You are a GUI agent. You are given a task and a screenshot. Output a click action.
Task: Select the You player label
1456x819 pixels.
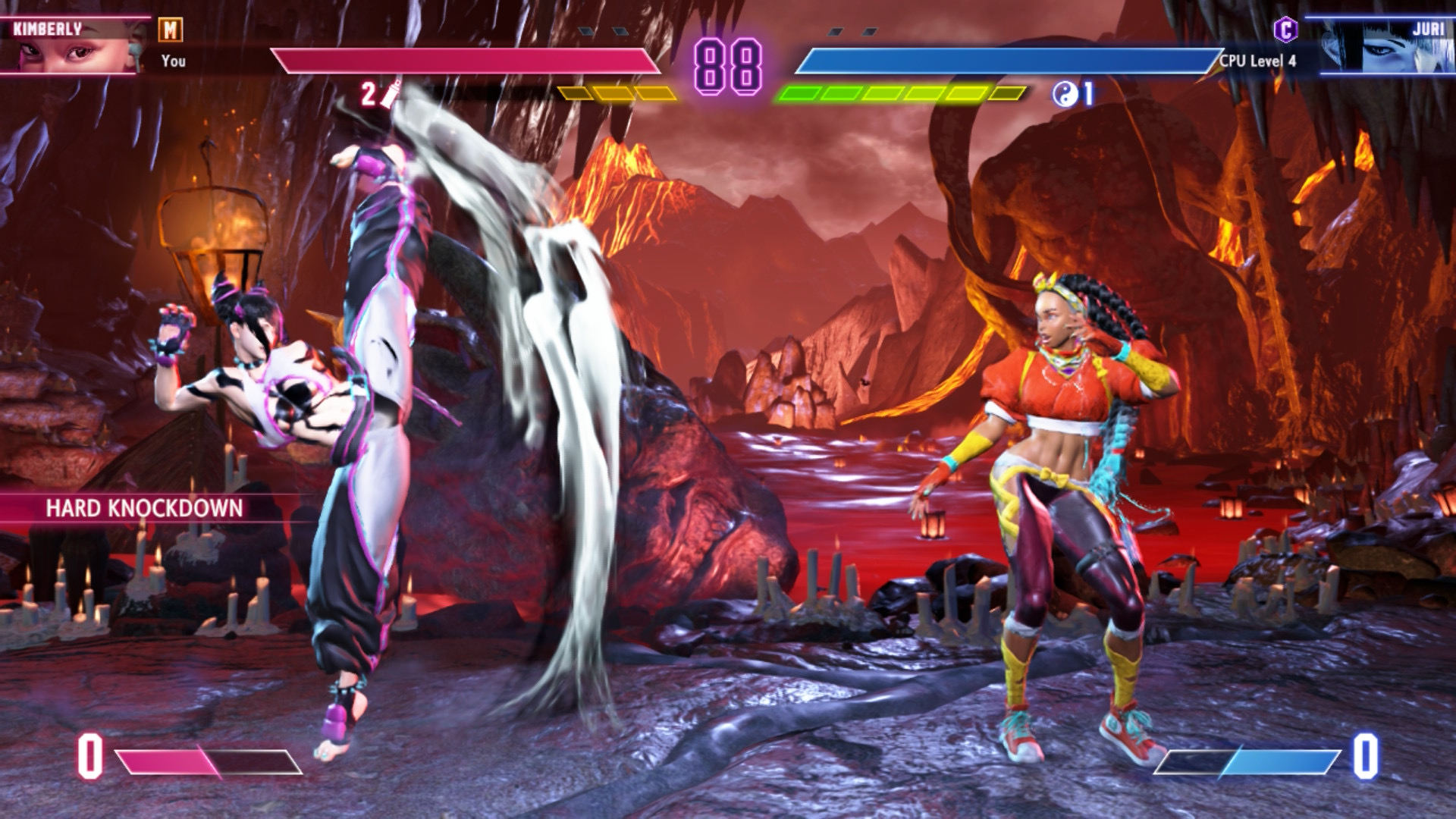173,61
